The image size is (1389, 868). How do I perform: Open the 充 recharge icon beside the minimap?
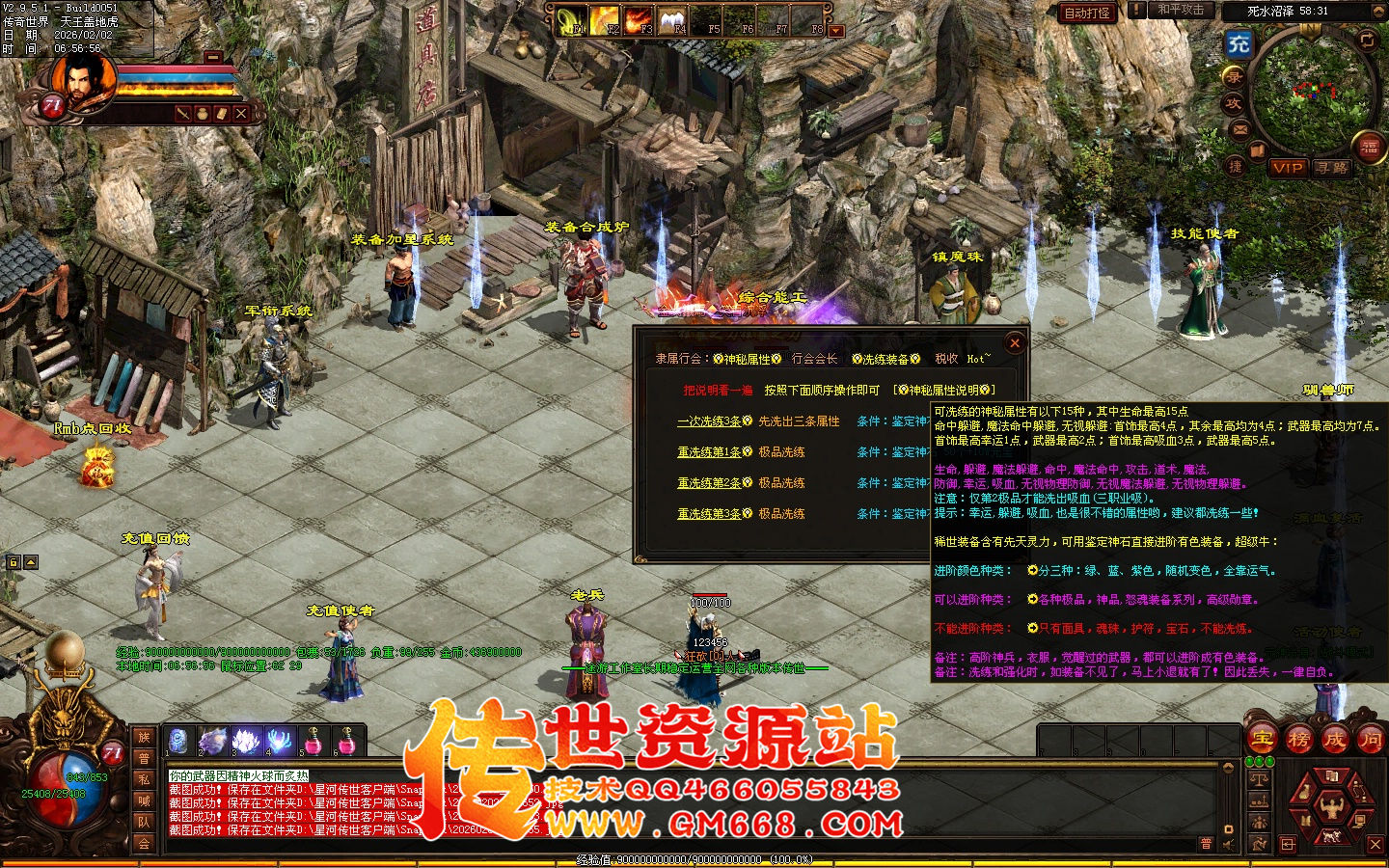coord(1239,42)
